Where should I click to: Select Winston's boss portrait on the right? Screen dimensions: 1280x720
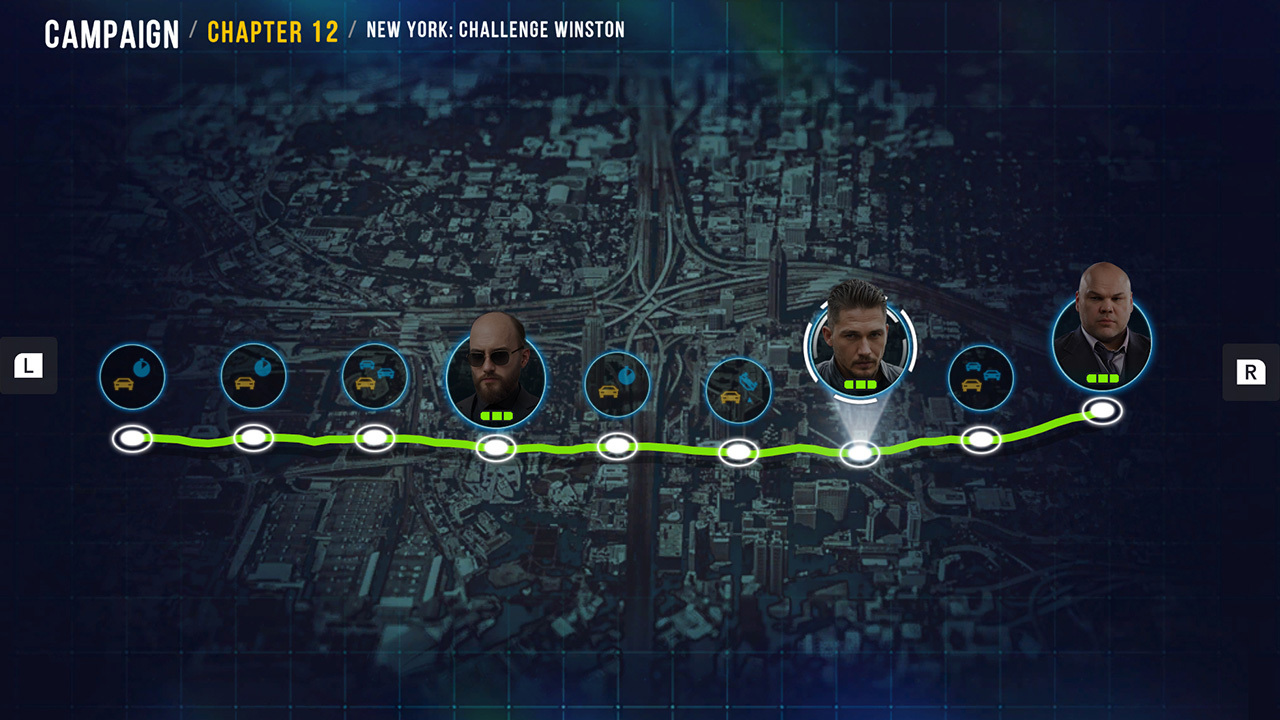tap(1104, 340)
